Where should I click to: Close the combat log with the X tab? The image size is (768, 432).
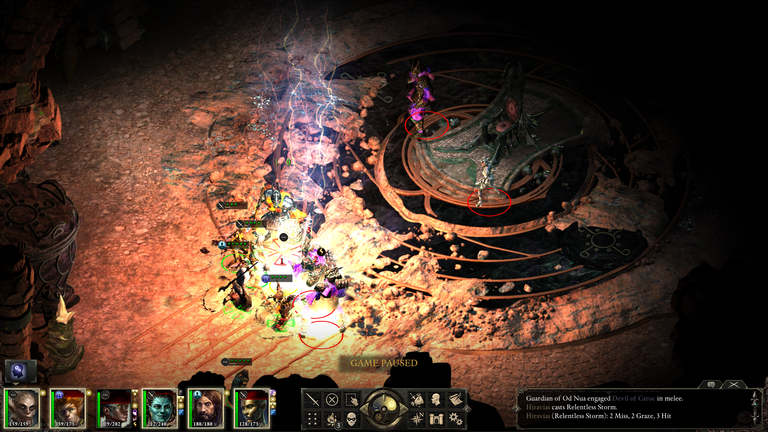[x=736, y=383]
